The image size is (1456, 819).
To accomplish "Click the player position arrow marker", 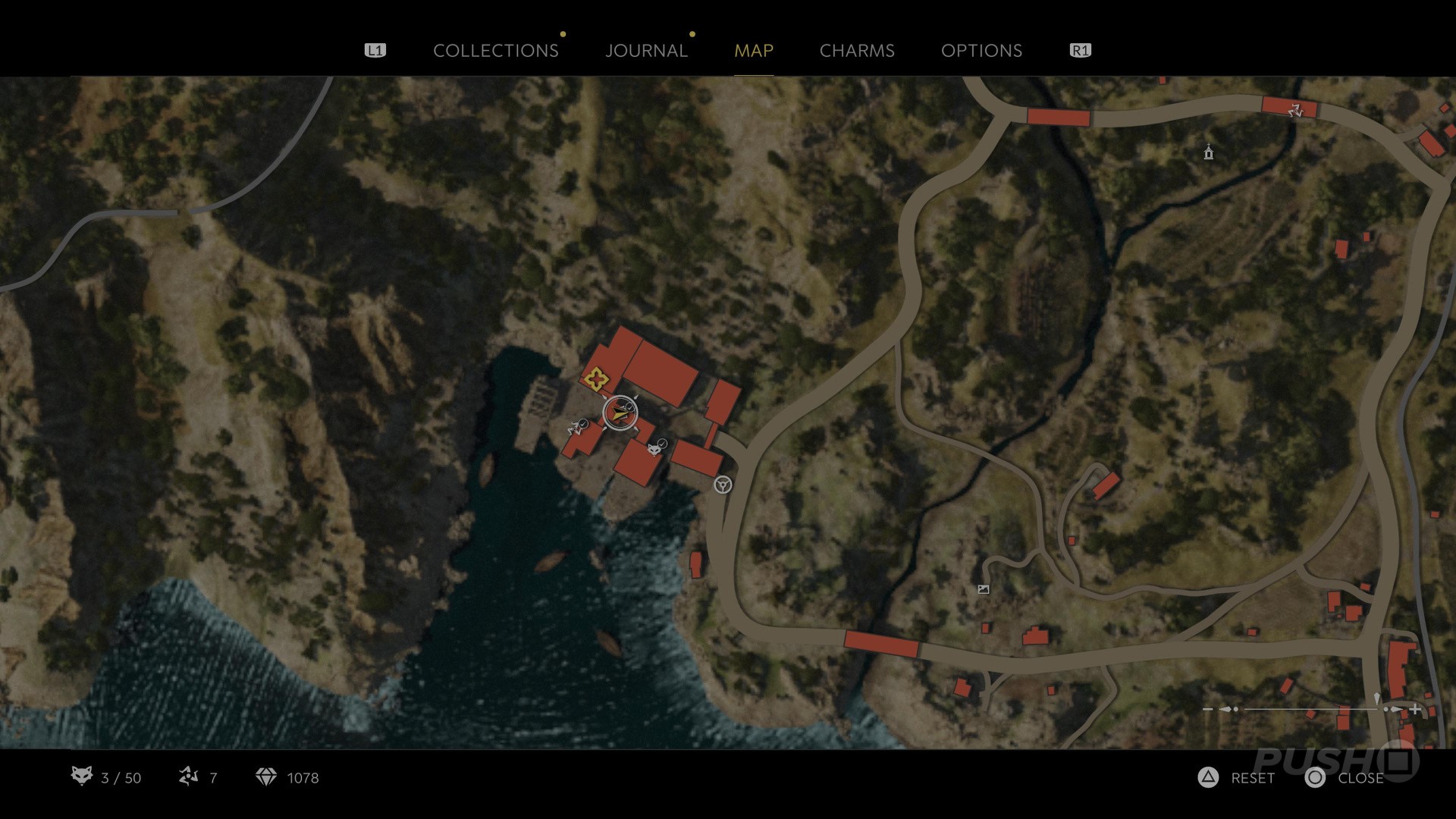I will coord(620,413).
